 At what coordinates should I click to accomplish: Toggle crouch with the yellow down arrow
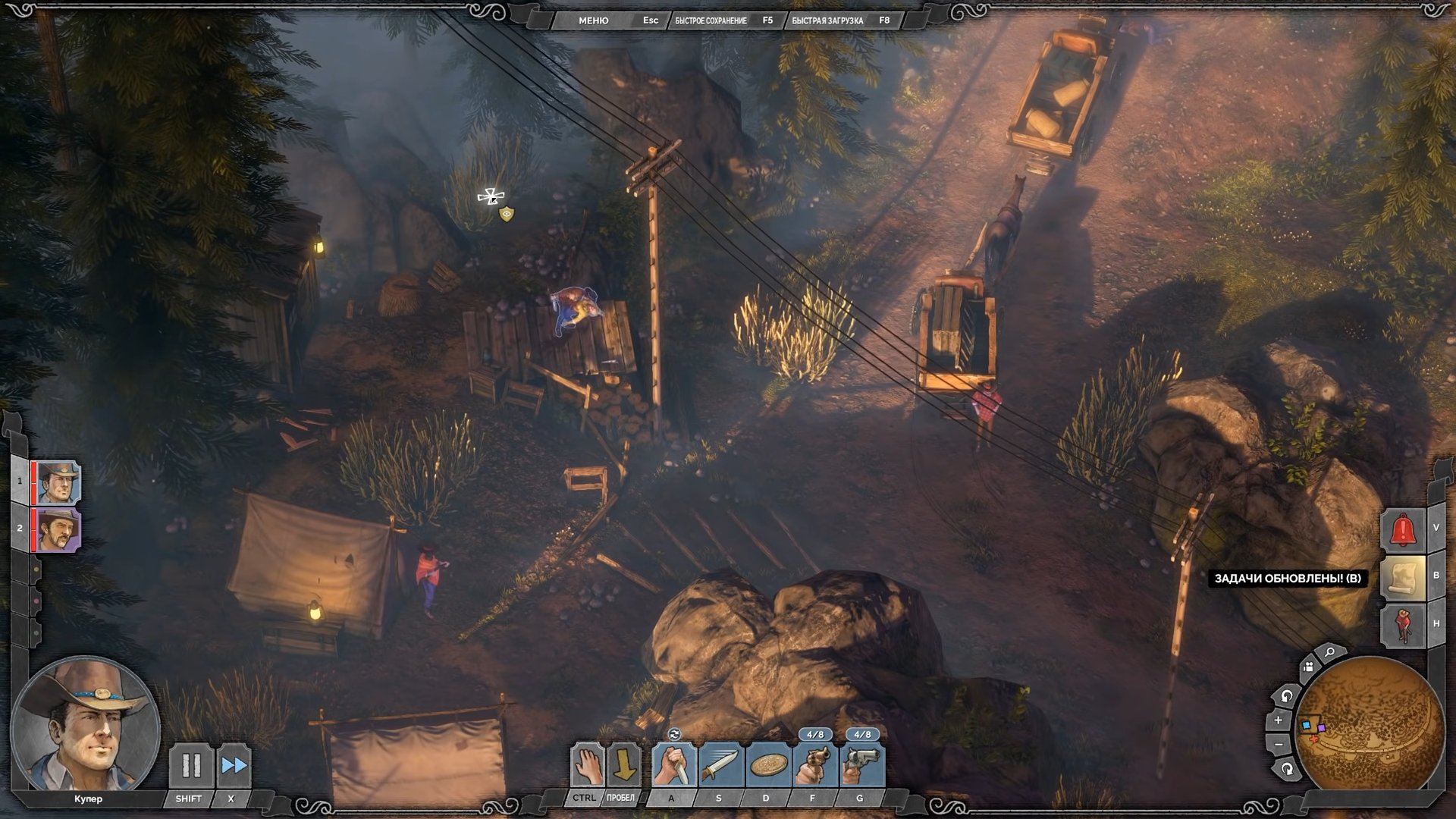(624, 765)
